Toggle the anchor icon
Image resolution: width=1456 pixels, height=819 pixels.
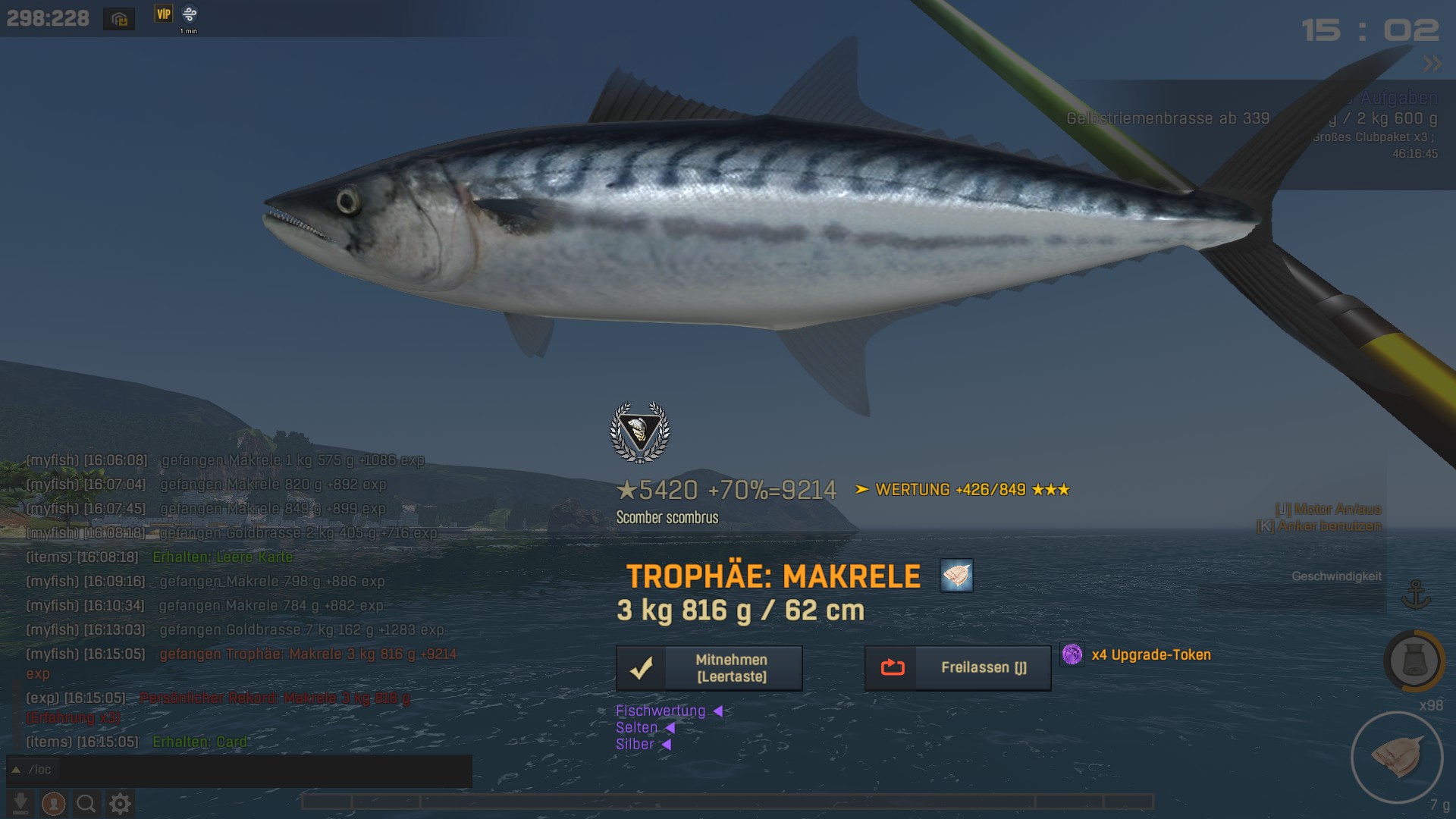pos(1416,595)
